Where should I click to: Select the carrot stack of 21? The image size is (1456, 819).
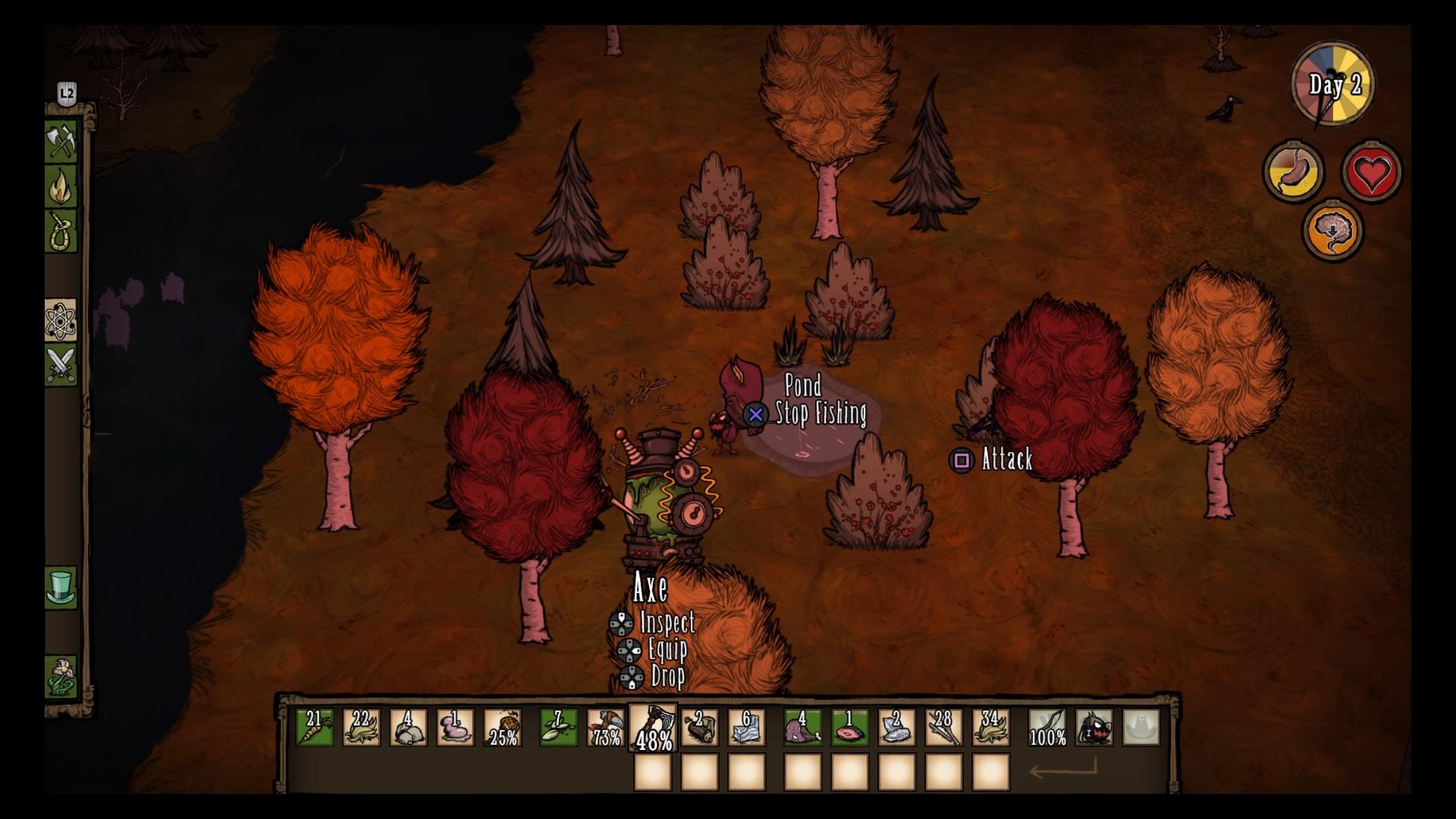(314, 728)
